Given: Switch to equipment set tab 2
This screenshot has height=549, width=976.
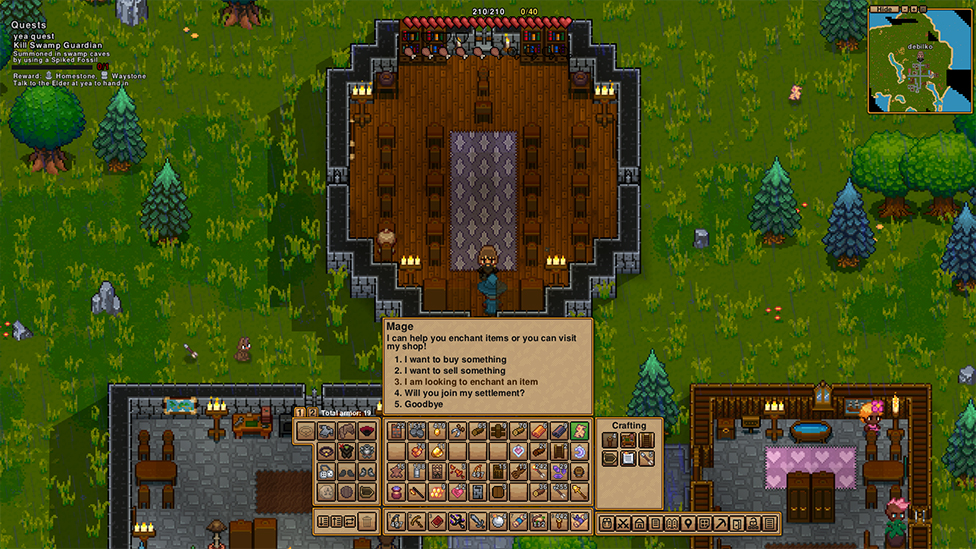Looking at the screenshot, I should click(x=312, y=411).
